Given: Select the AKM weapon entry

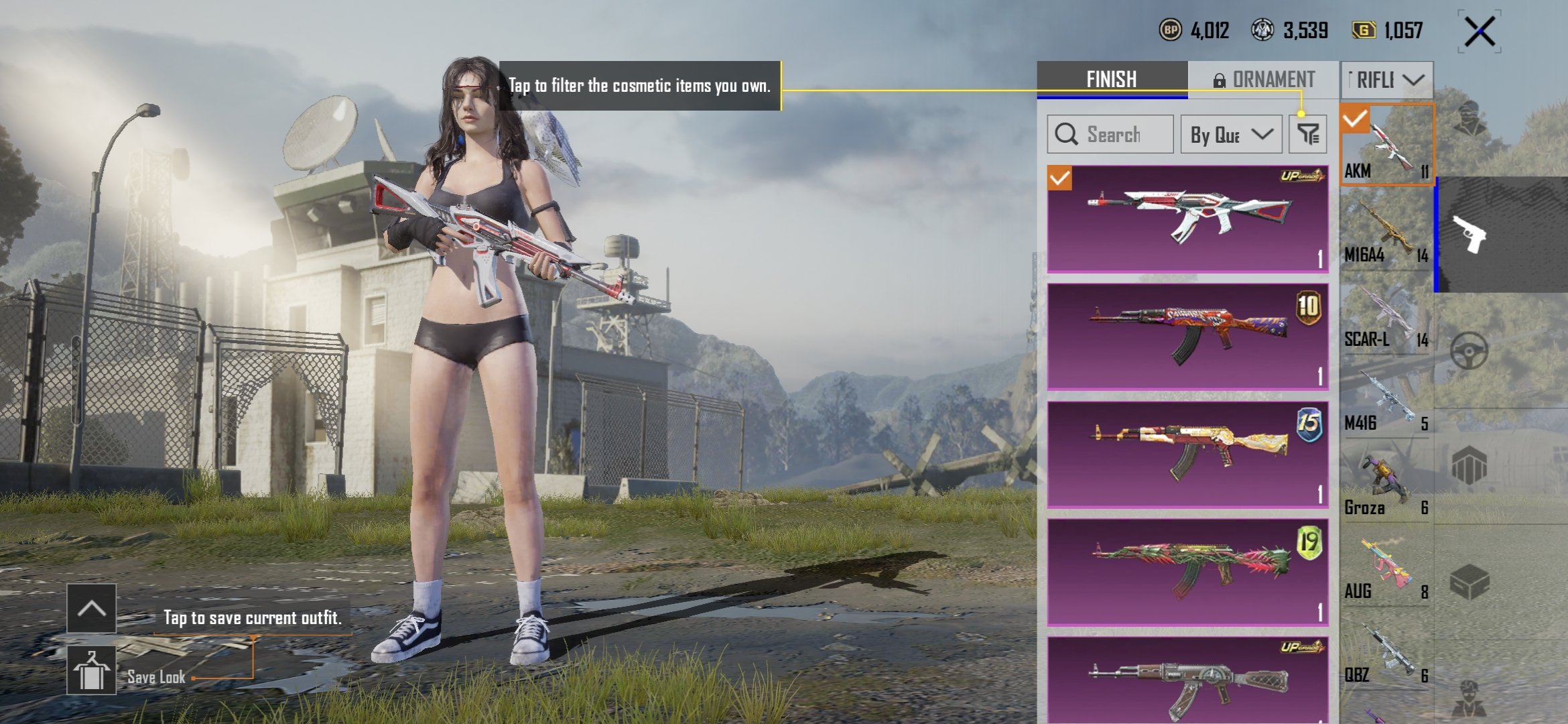Looking at the screenshot, I should (1386, 144).
